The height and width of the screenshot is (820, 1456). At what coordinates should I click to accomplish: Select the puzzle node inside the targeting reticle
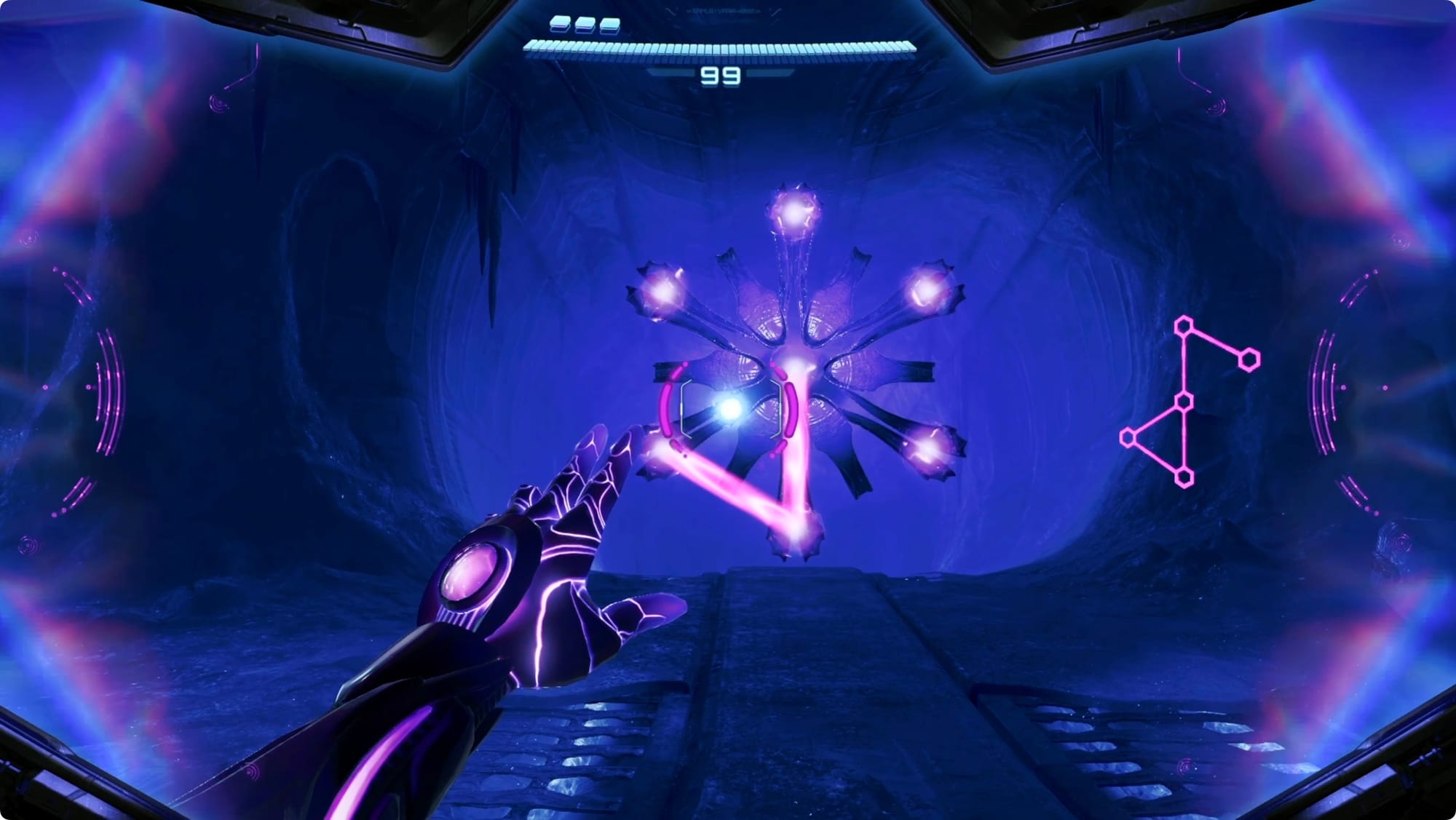pos(729,409)
